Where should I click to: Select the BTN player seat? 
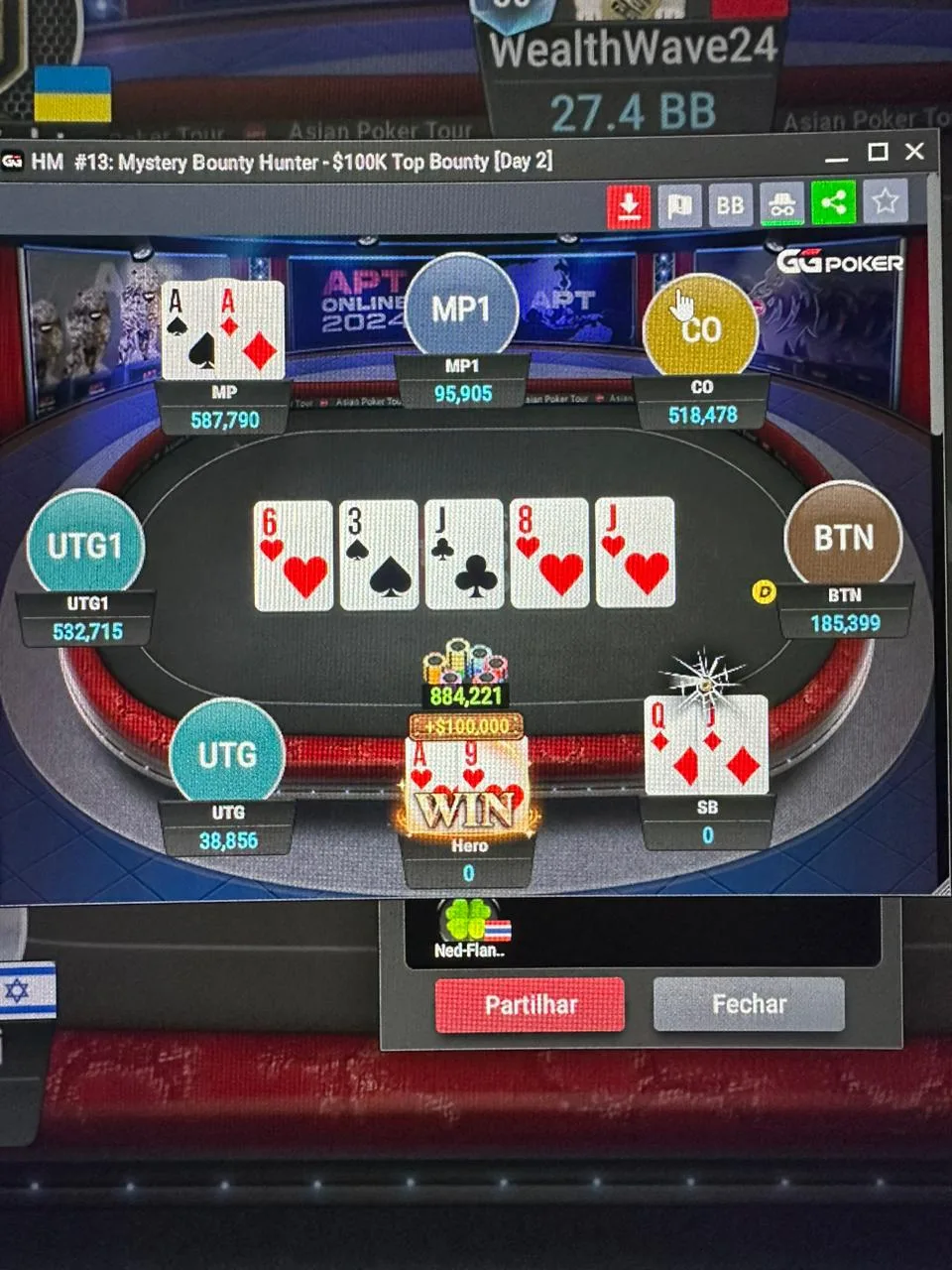point(843,539)
